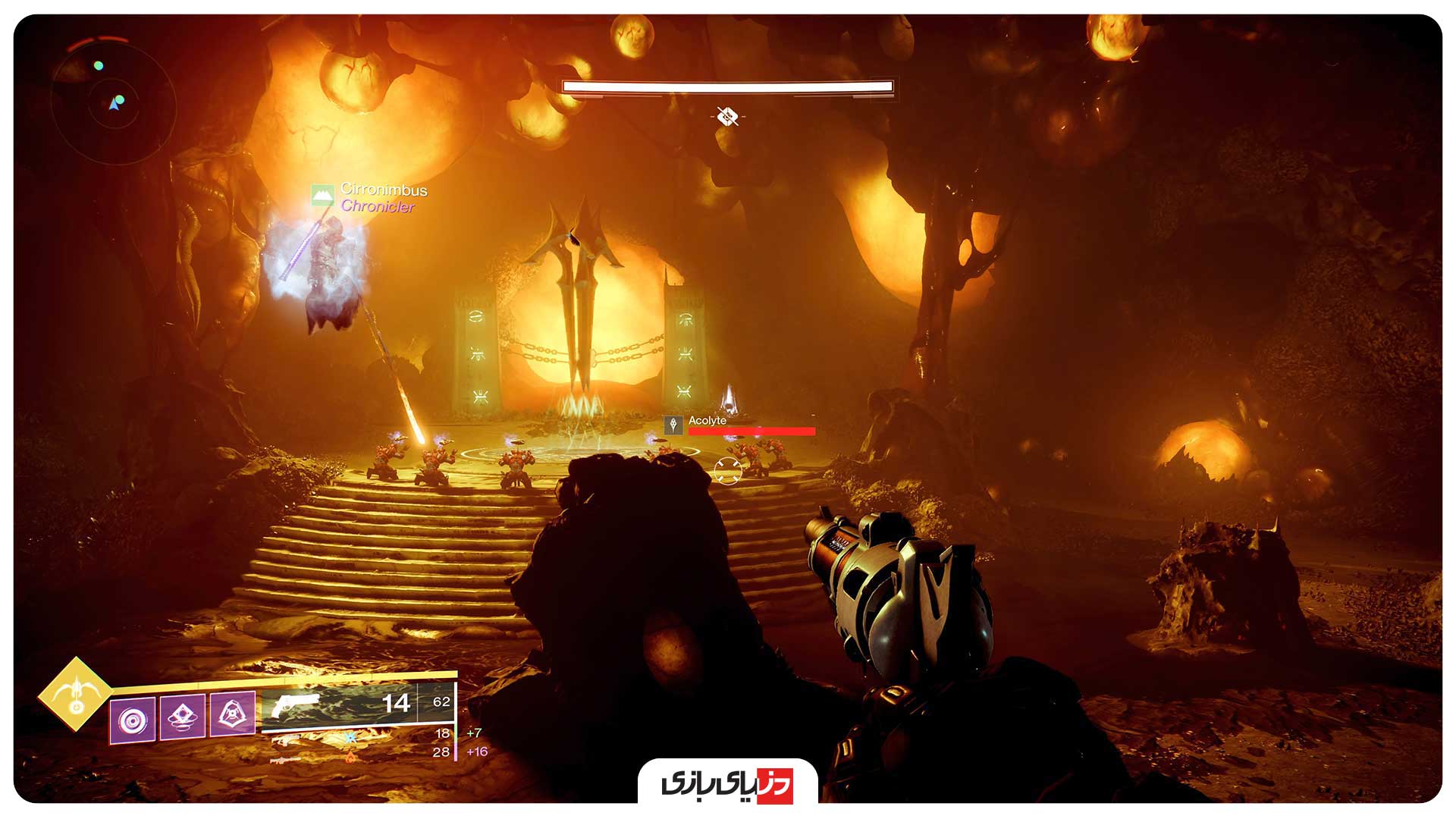This screenshot has height=819, width=1456.
Task: Click the reserve ammo number 62
Action: [441, 701]
